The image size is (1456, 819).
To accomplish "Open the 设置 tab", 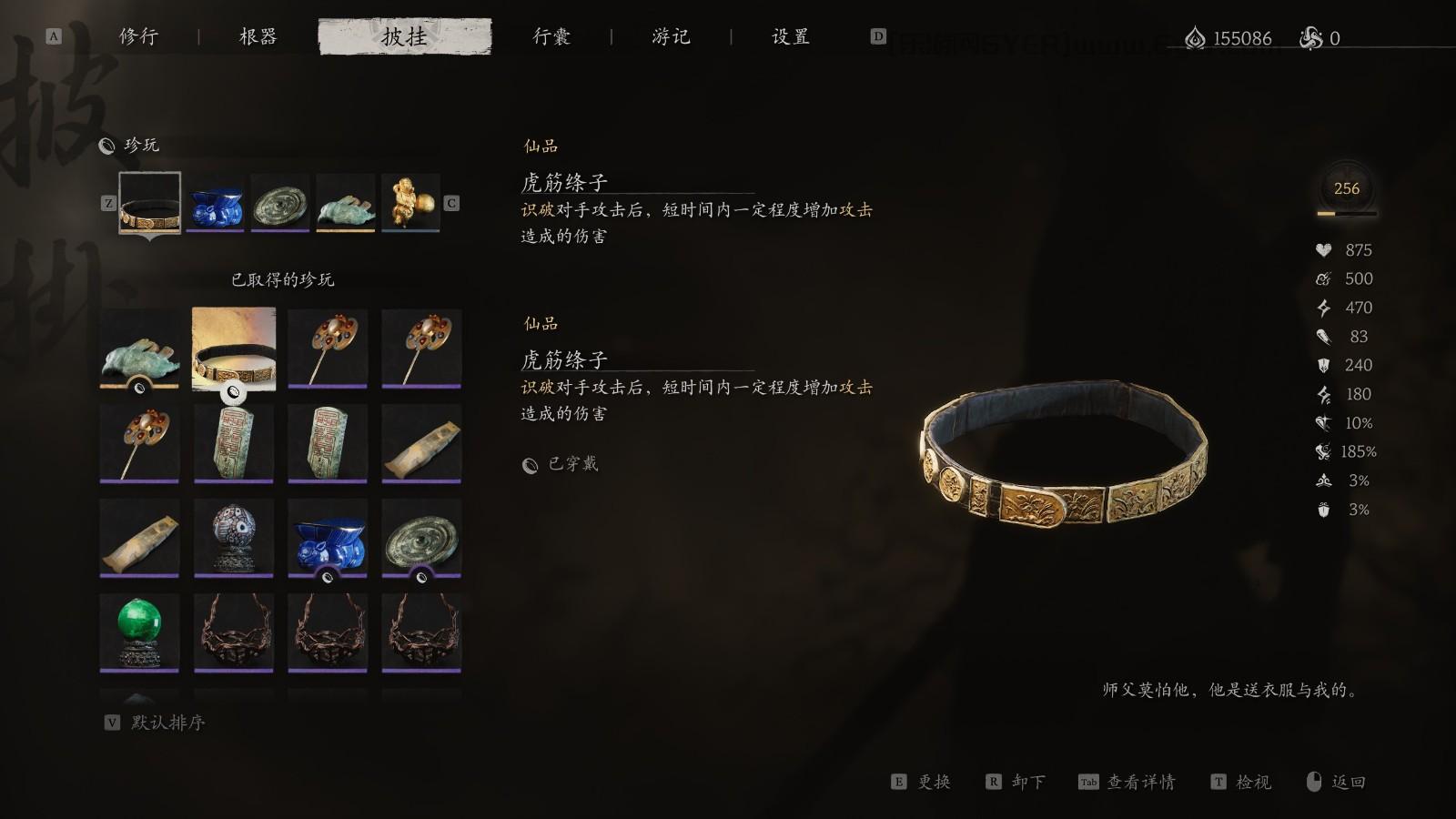I will point(790,37).
